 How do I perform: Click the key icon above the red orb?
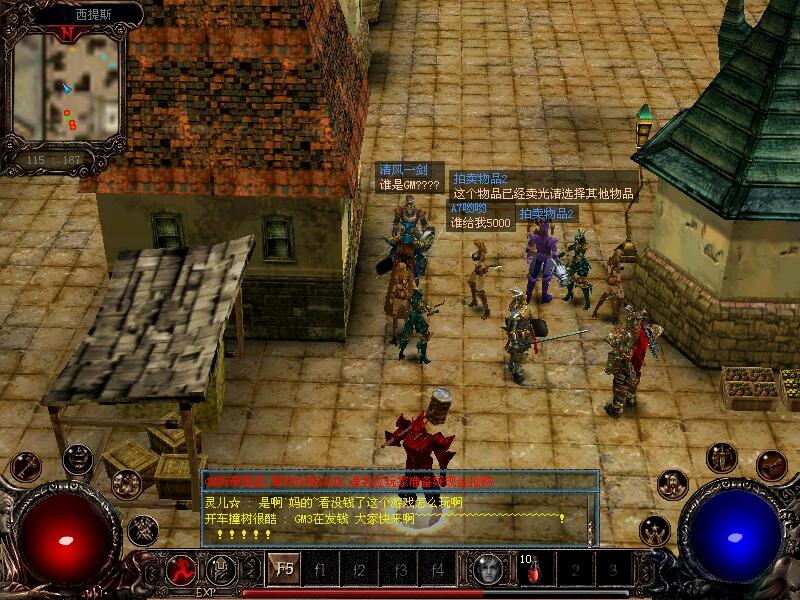click(x=25, y=466)
